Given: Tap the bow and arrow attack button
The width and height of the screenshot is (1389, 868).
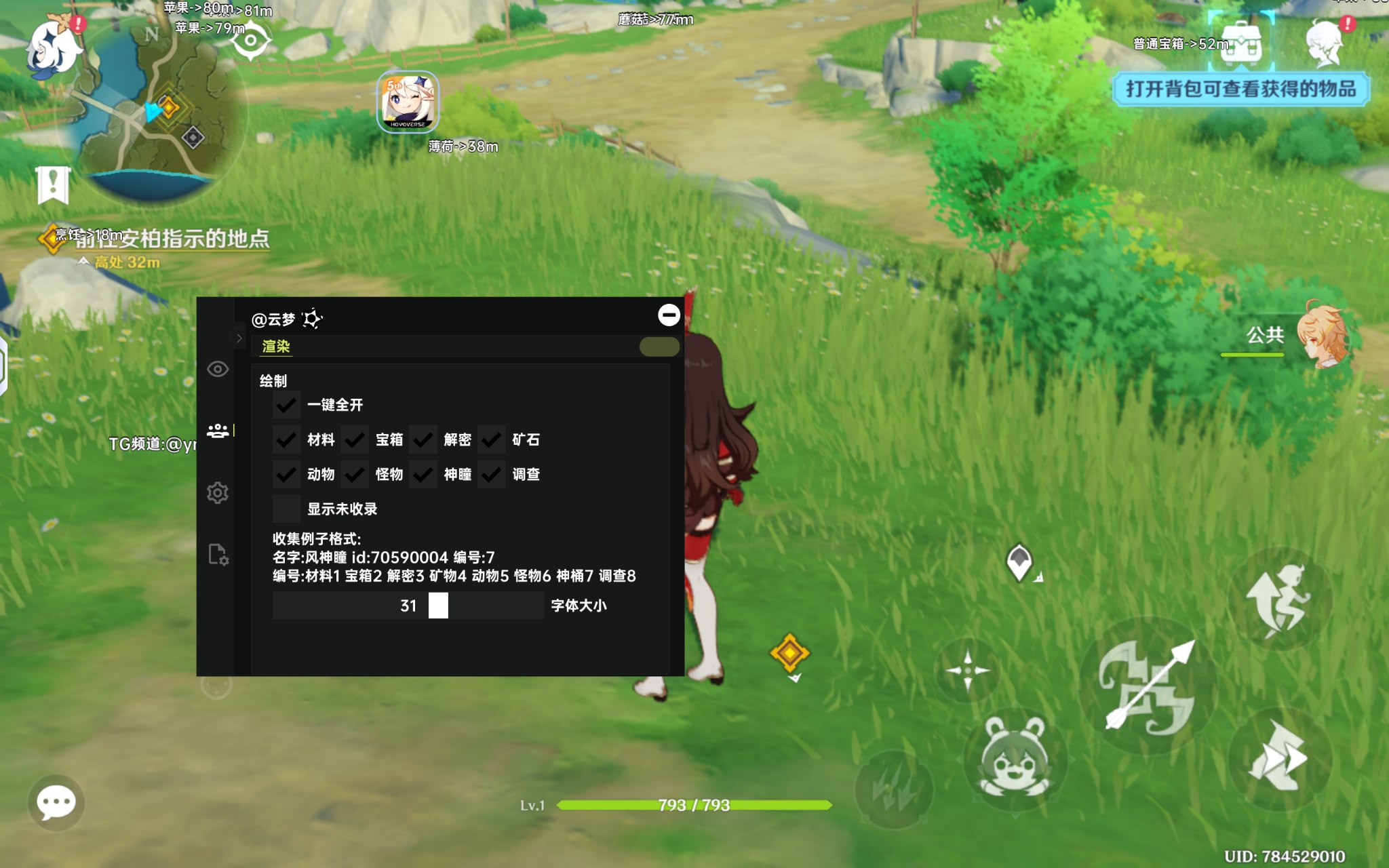Looking at the screenshot, I should click(x=1148, y=686).
